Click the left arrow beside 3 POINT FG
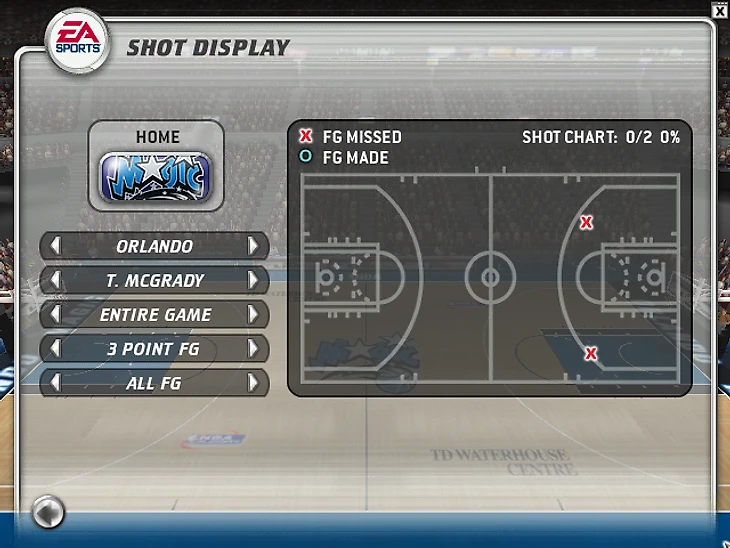Image resolution: width=730 pixels, height=548 pixels. pyautogui.click(x=55, y=349)
